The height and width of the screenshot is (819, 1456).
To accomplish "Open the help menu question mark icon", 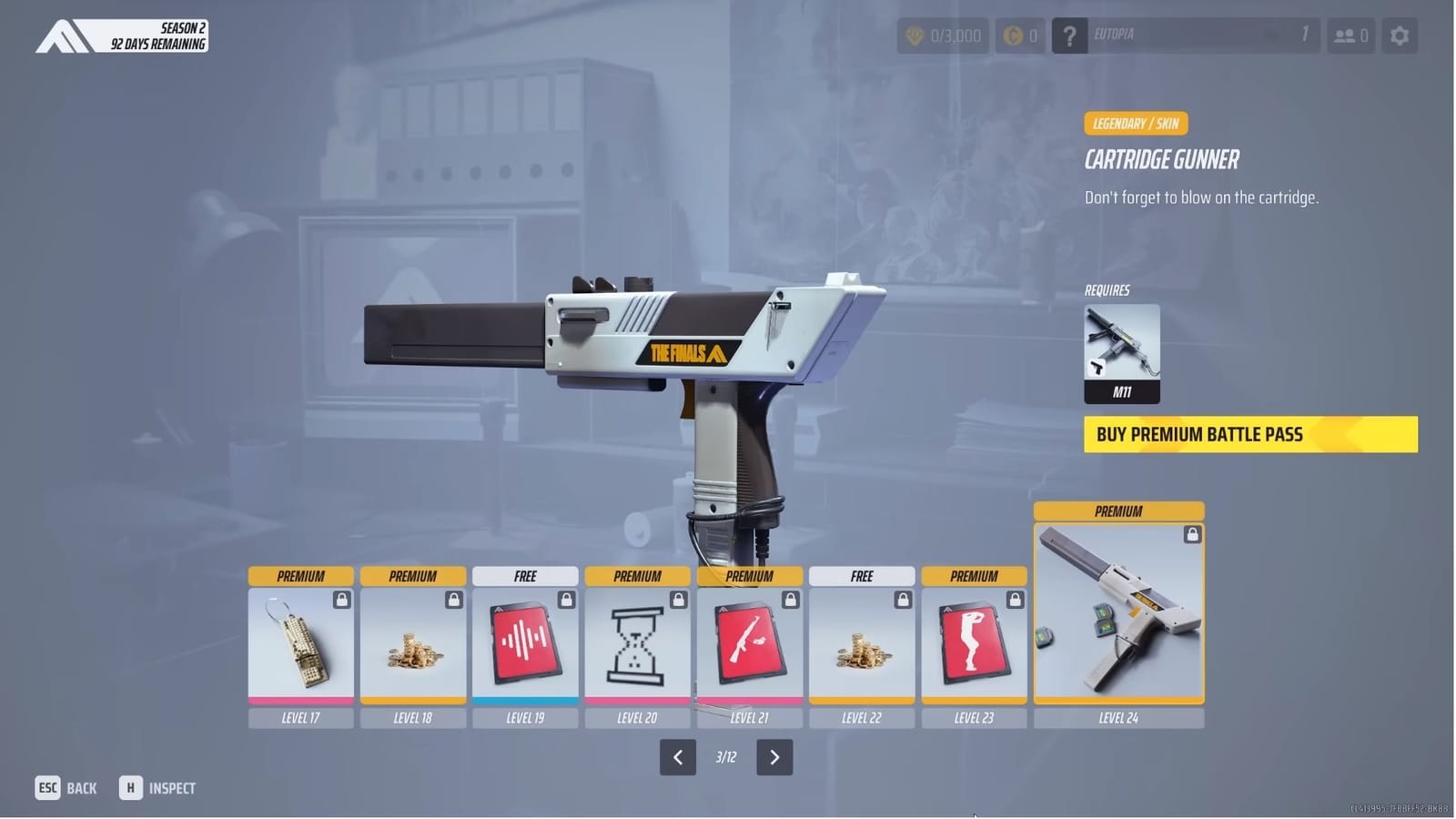I will coord(1068,35).
